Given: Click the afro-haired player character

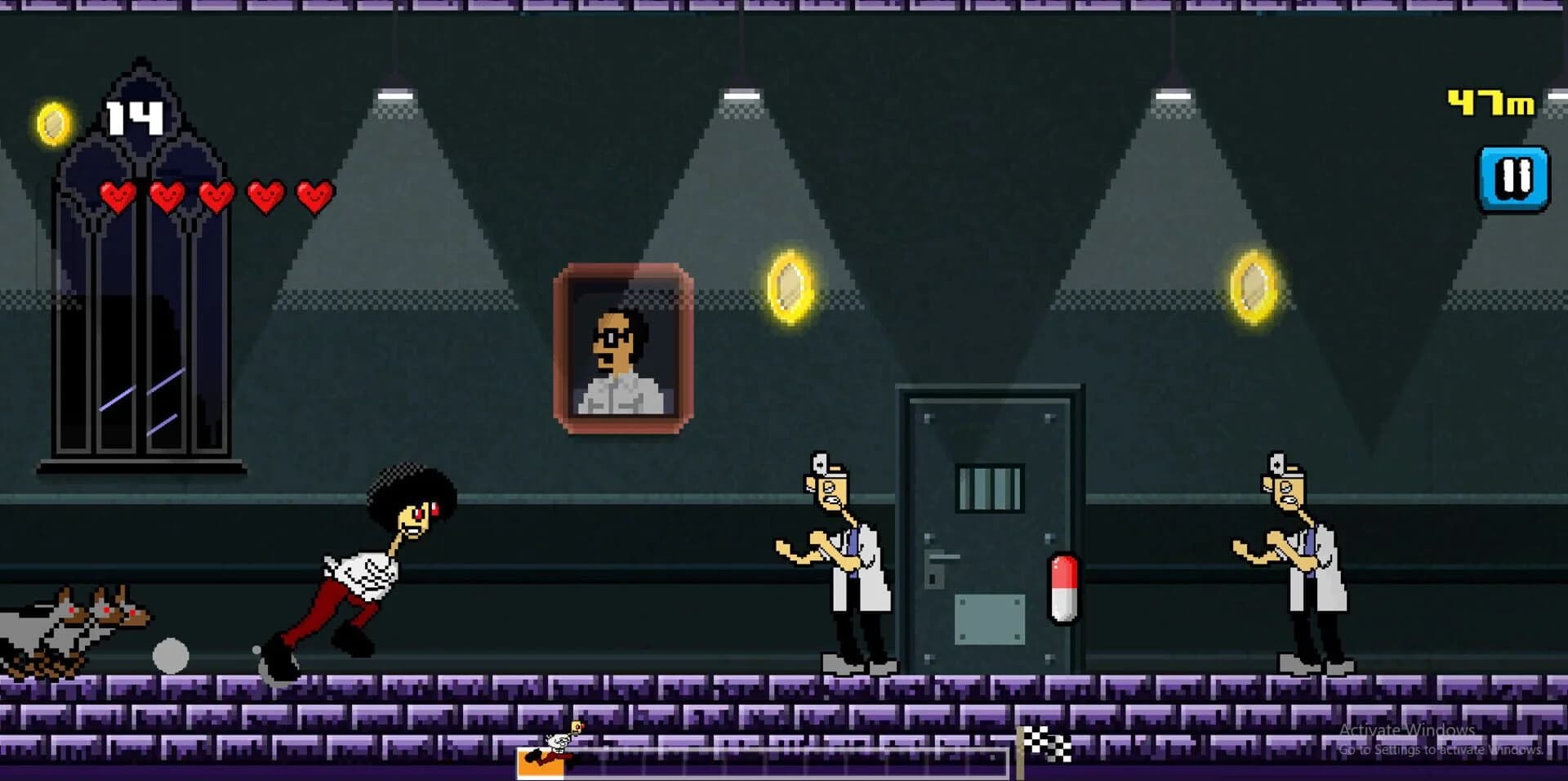Looking at the screenshot, I should (x=367, y=564).
